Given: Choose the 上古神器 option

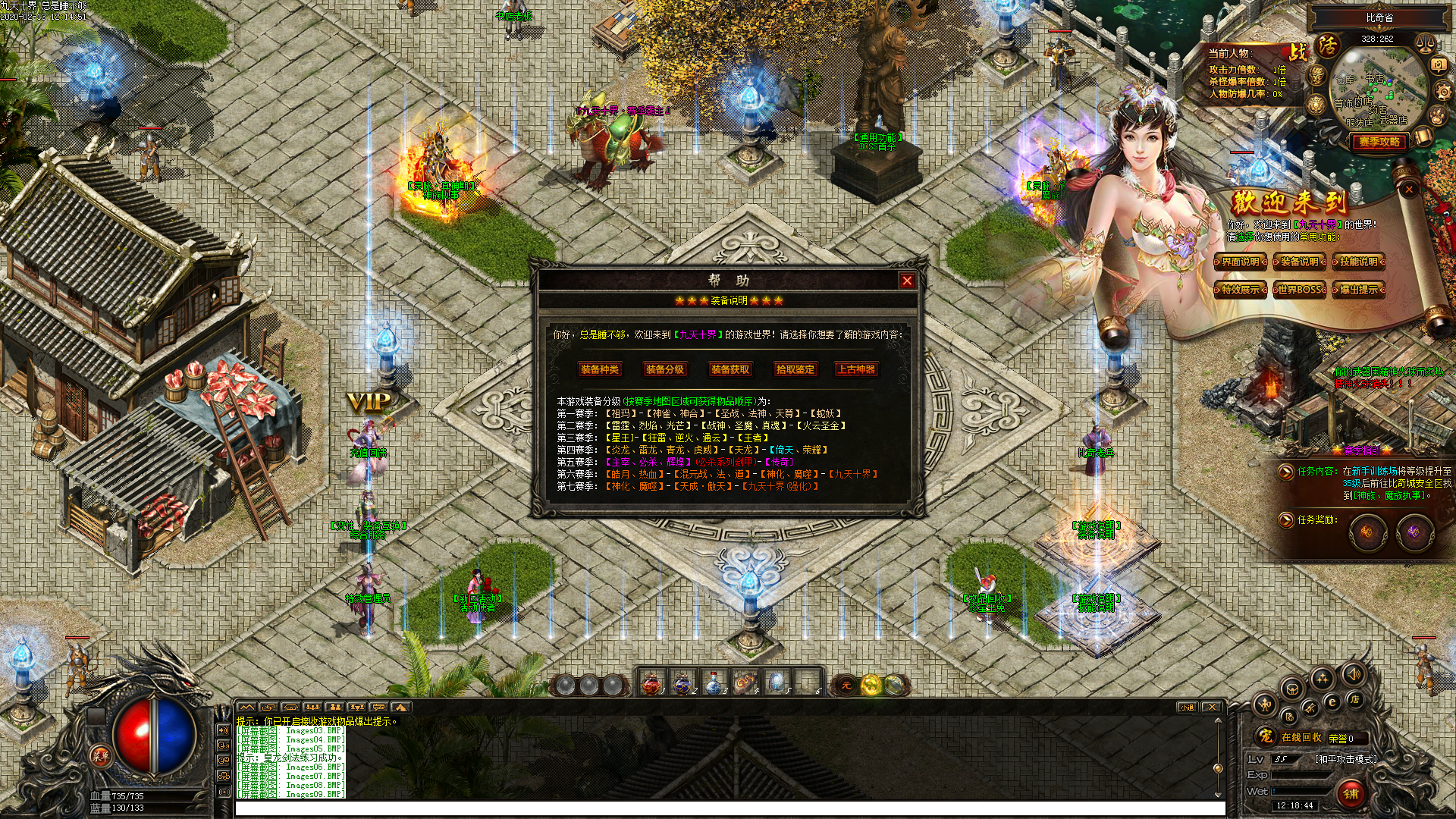Looking at the screenshot, I should tap(856, 369).
